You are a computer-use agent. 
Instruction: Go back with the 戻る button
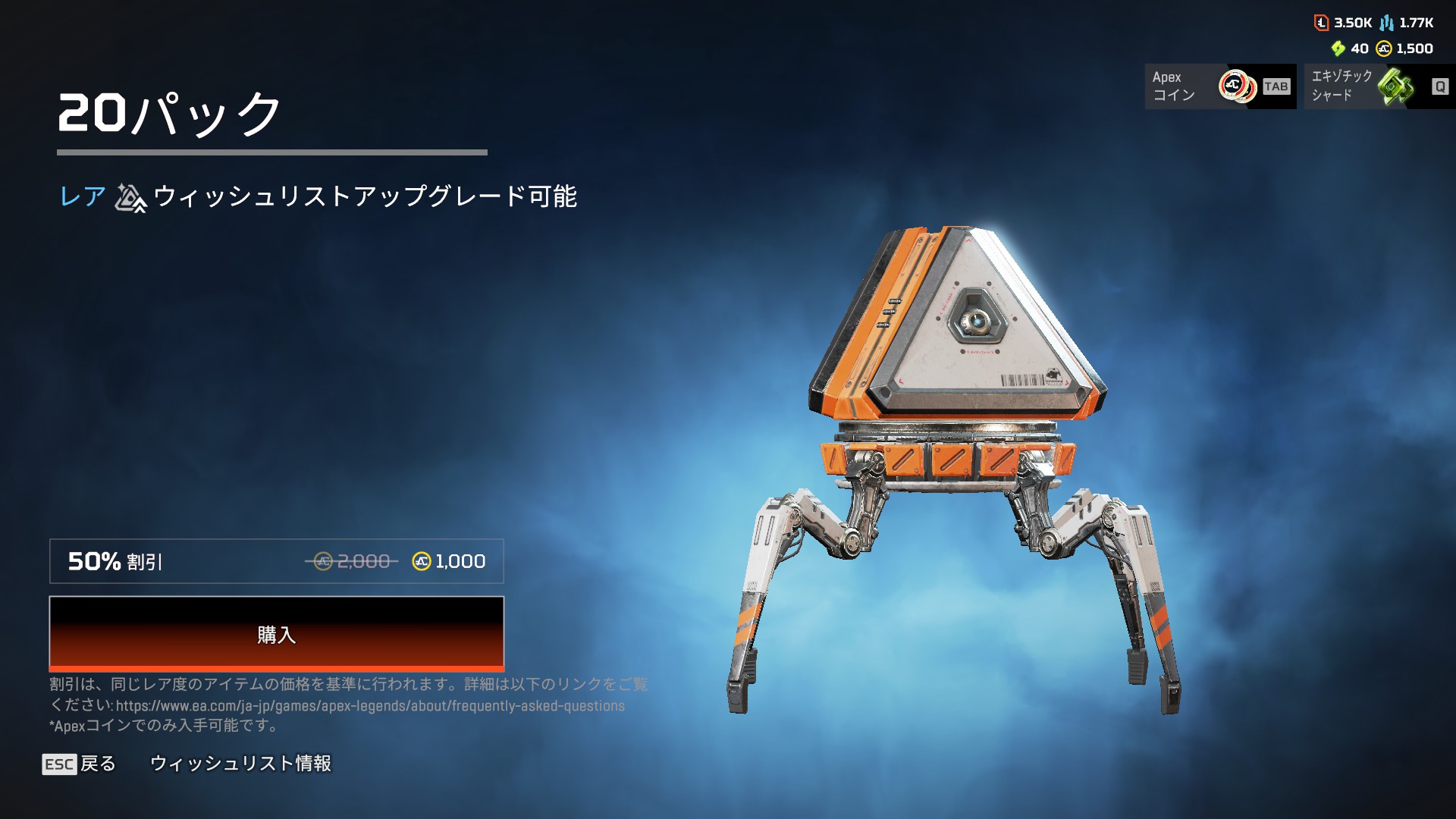[x=80, y=764]
